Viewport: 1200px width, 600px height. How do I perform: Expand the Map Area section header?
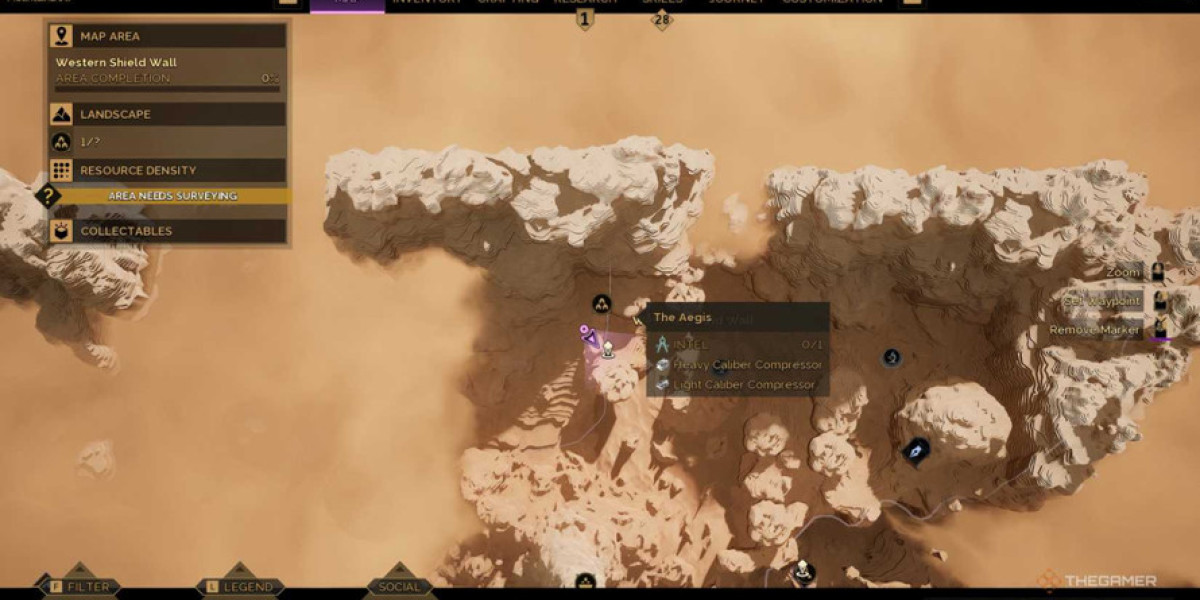[x=168, y=36]
